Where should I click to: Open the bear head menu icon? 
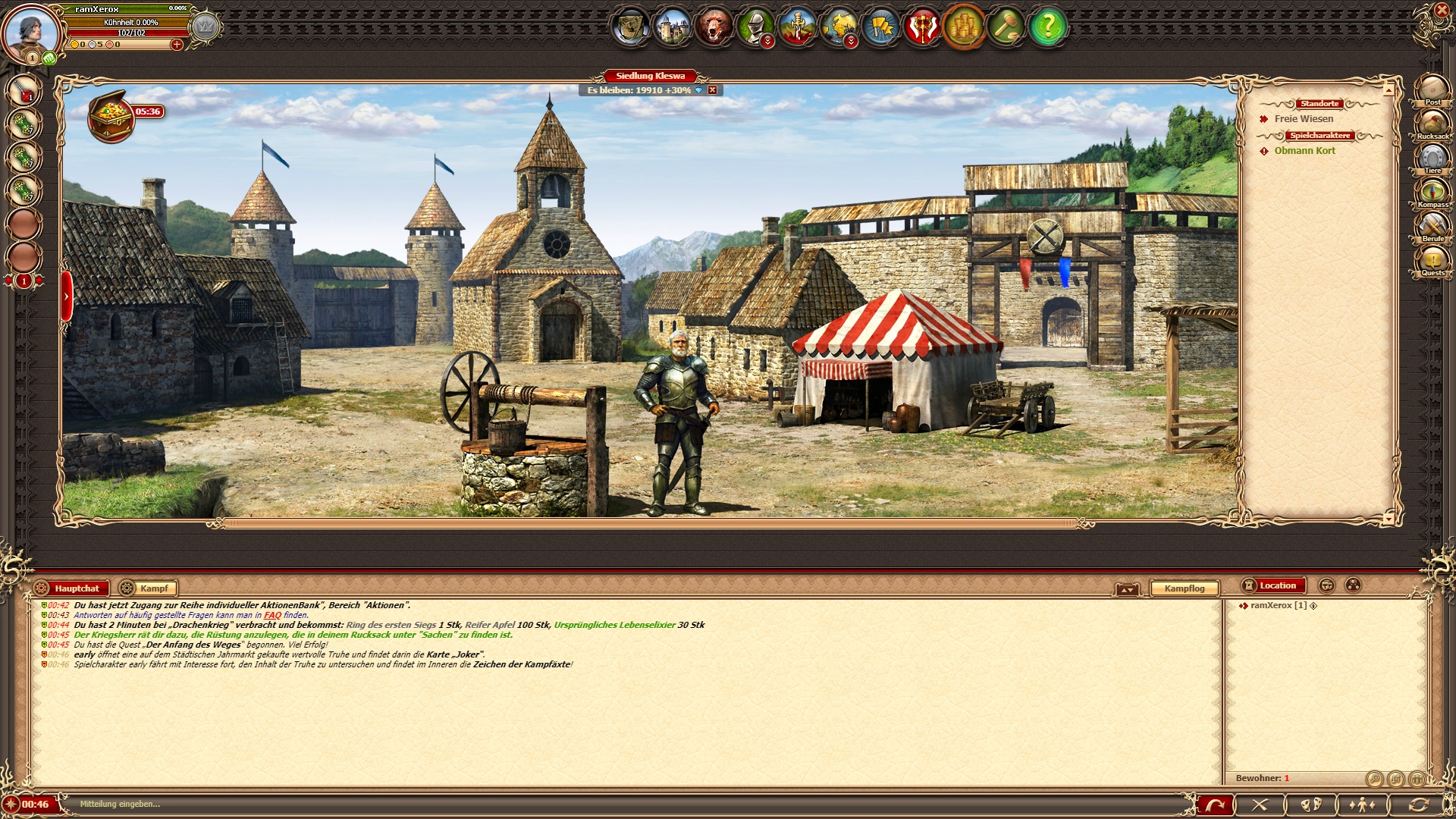[x=714, y=27]
